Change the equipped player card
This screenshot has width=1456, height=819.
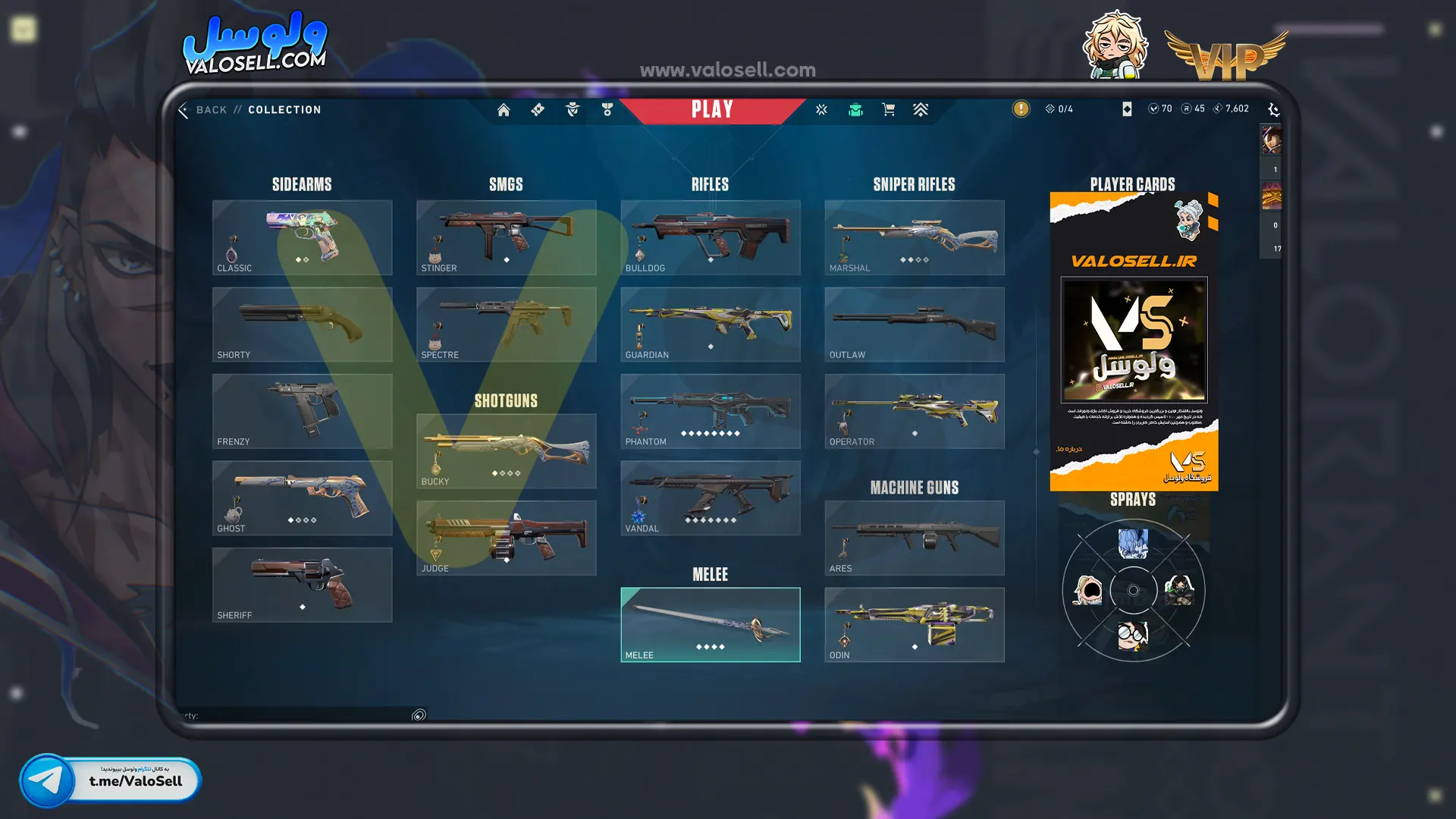point(1134,341)
